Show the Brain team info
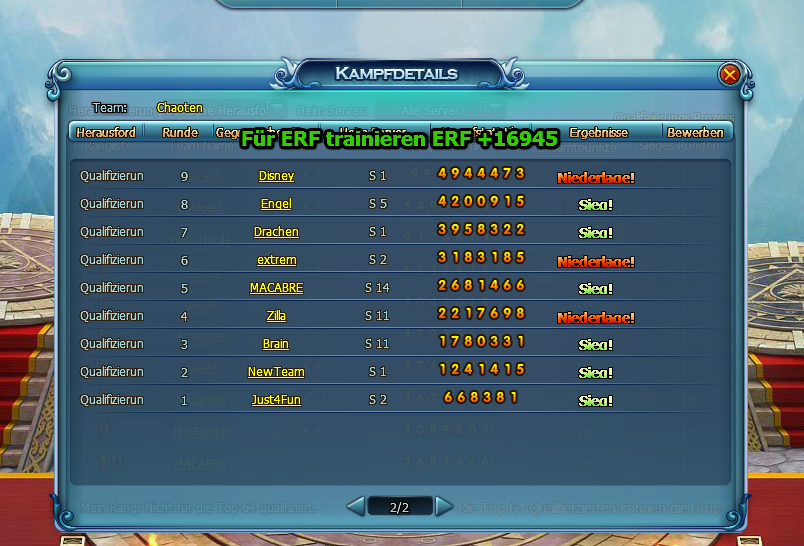The image size is (804, 546). coord(276,344)
